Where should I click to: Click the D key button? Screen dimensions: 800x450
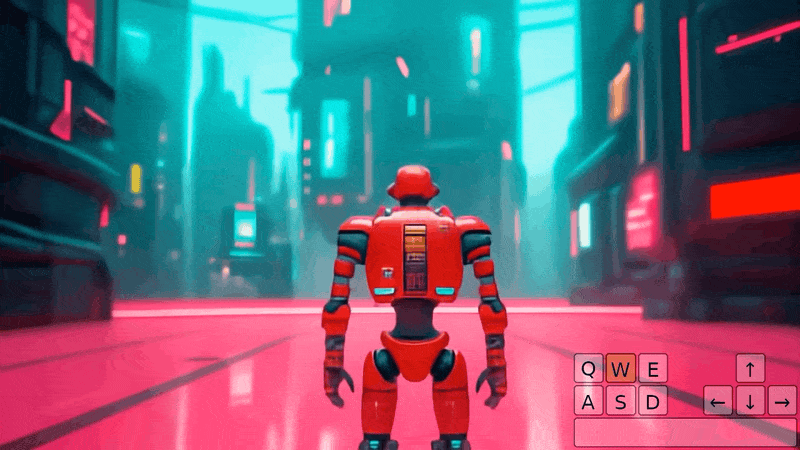point(652,401)
